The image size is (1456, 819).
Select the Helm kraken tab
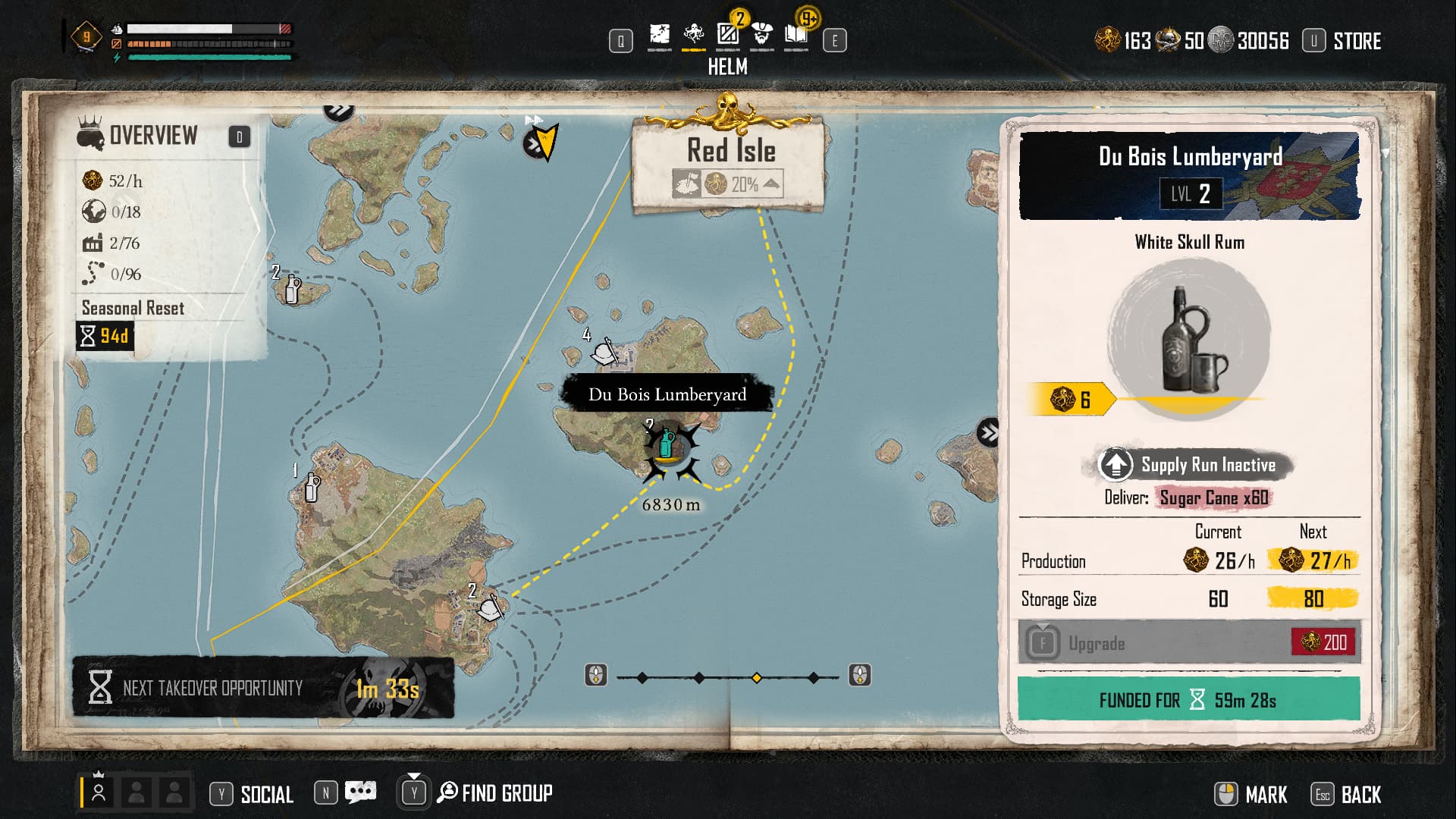click(x=693, y=35)
